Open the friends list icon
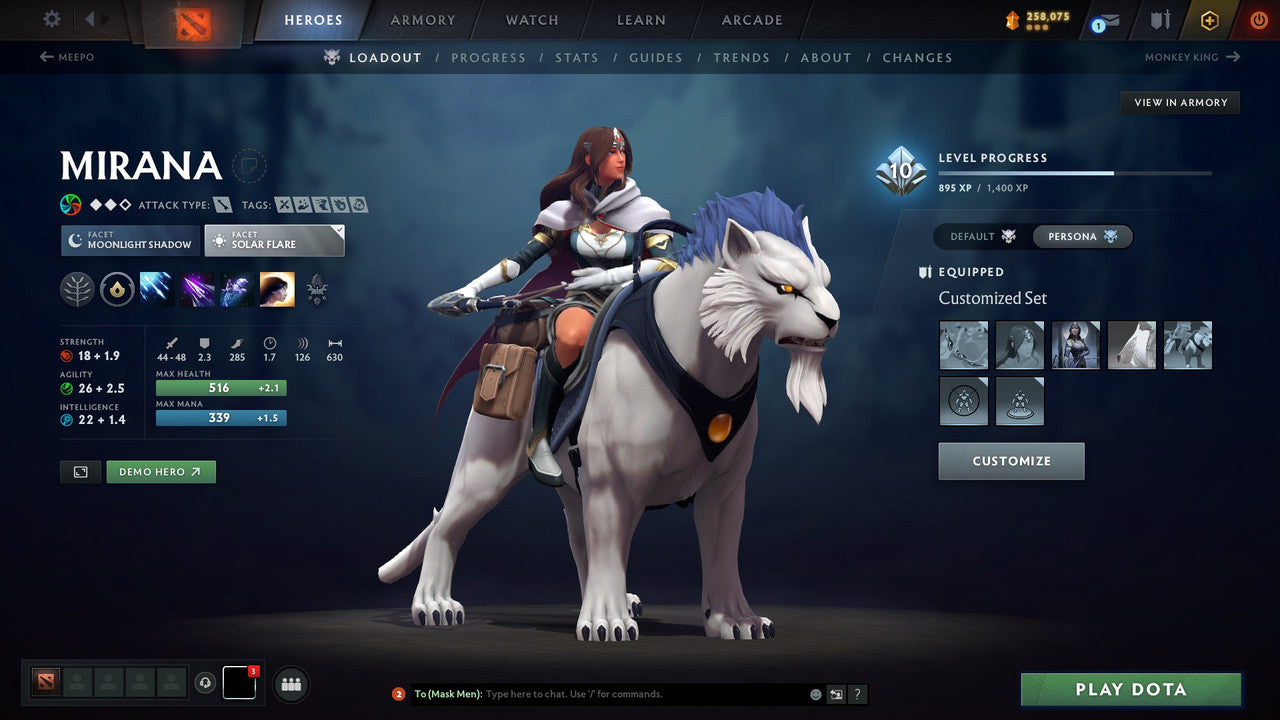1280x720 pixels. pos(290,684)
